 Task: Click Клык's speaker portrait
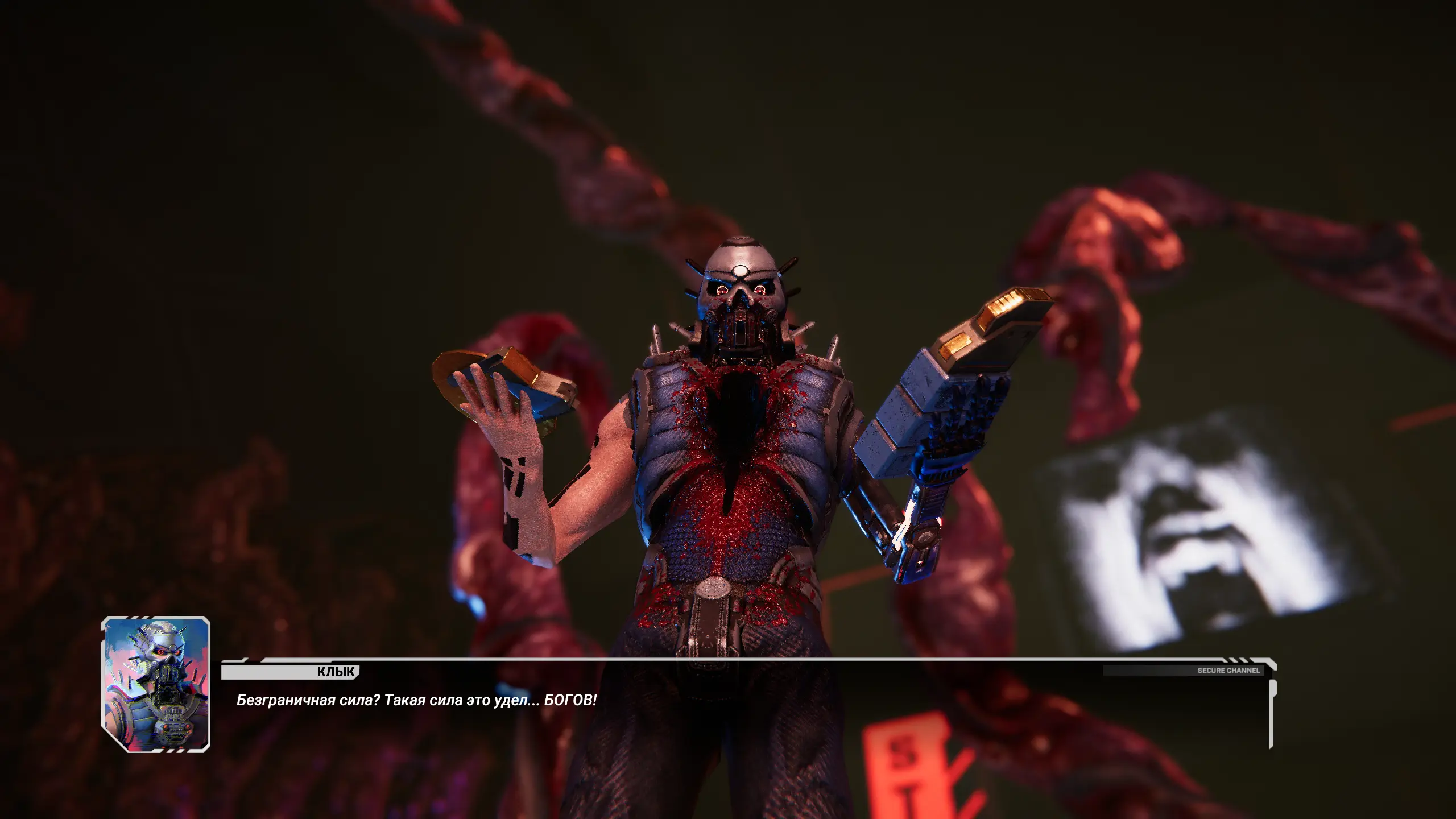(156, 684)
